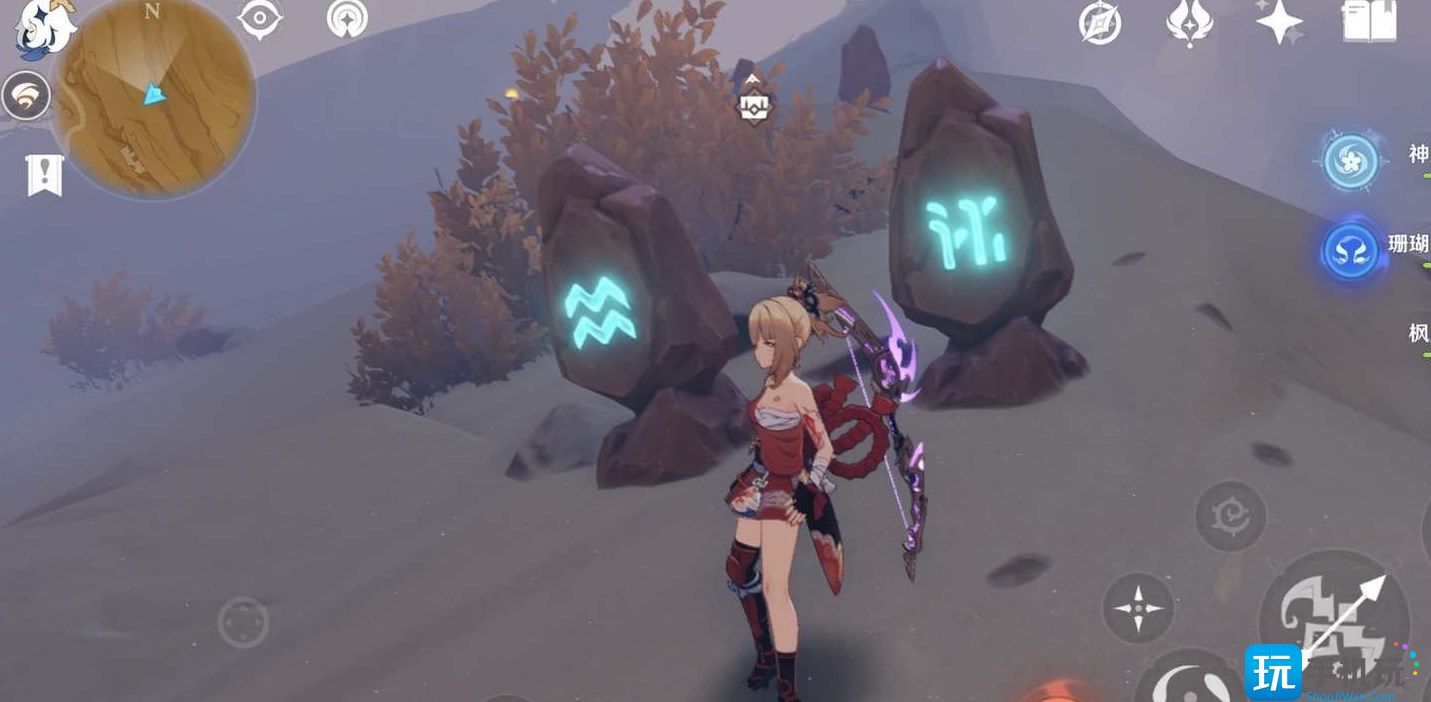Open the Adventurer Handbook book icon
The height and width of the screenshot is (702, 1431).
point(1369,21)
